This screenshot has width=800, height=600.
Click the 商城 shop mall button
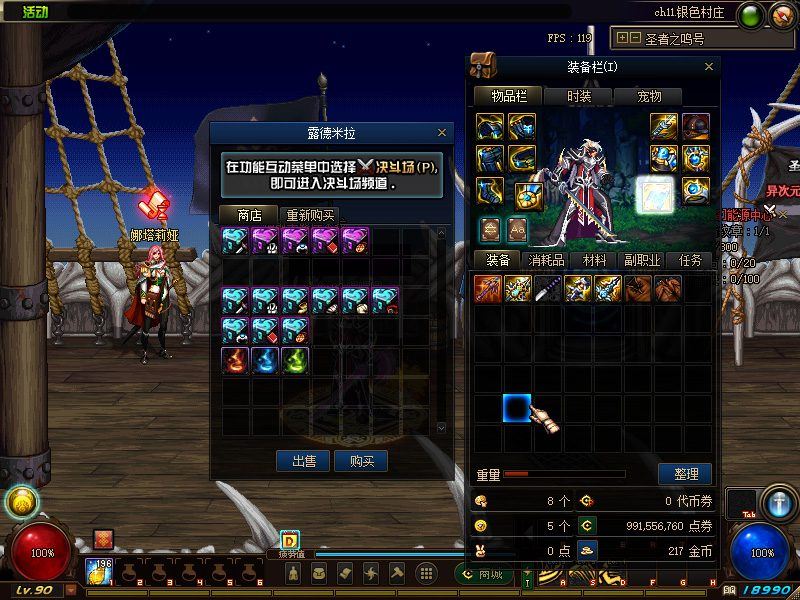coord(483,574)
